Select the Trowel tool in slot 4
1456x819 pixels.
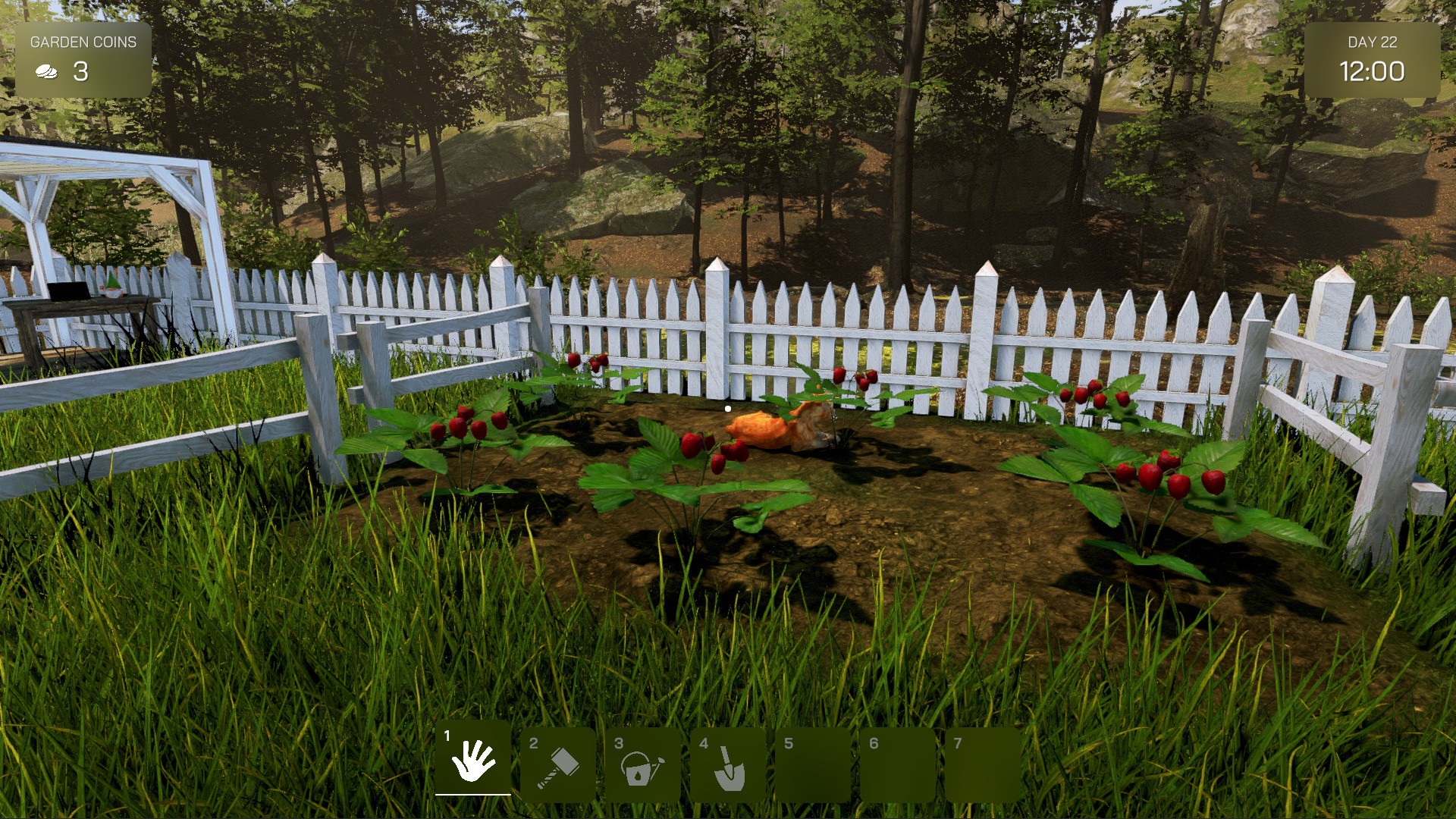726,764
